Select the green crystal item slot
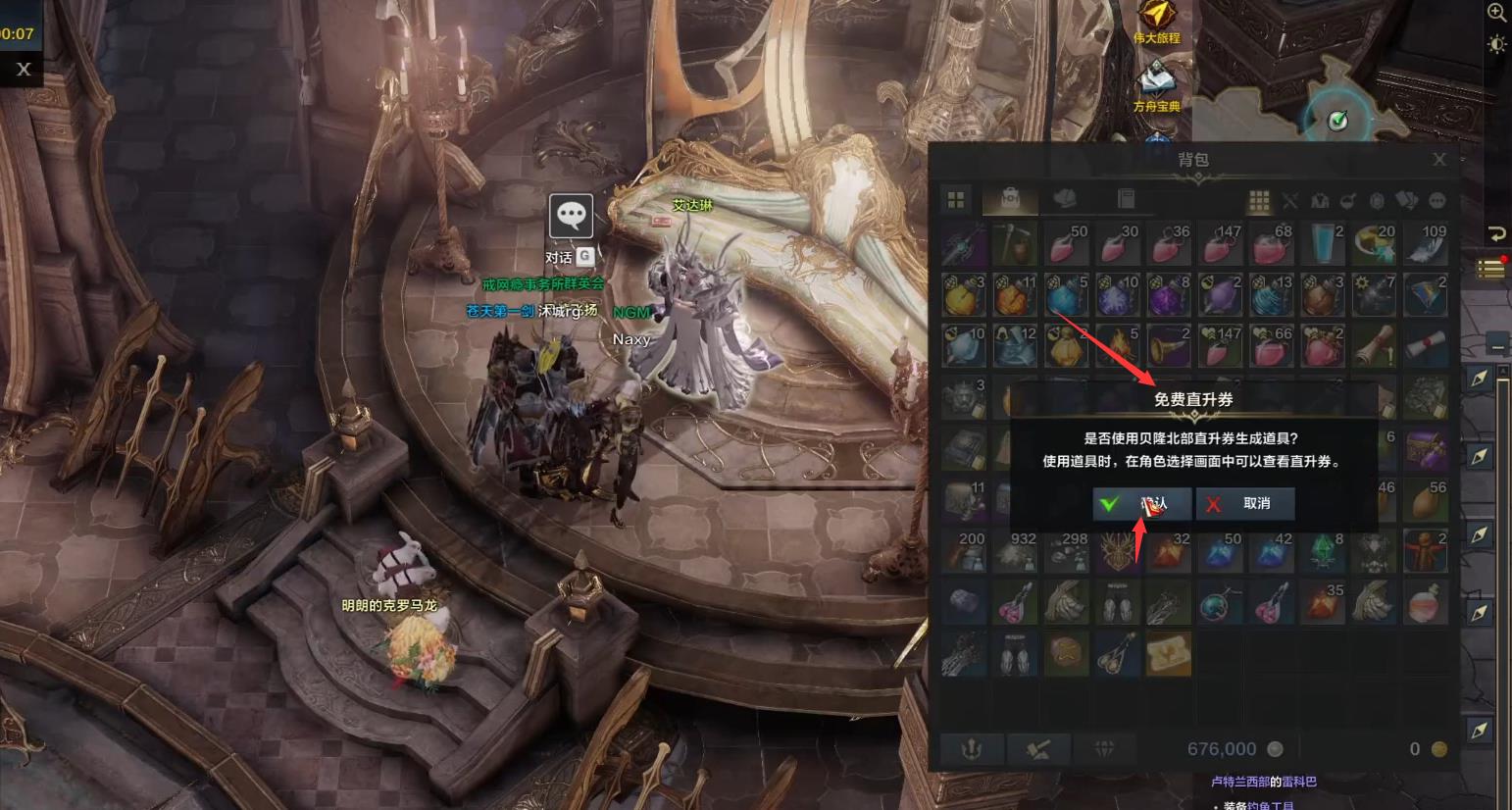 coord(1322,552)
